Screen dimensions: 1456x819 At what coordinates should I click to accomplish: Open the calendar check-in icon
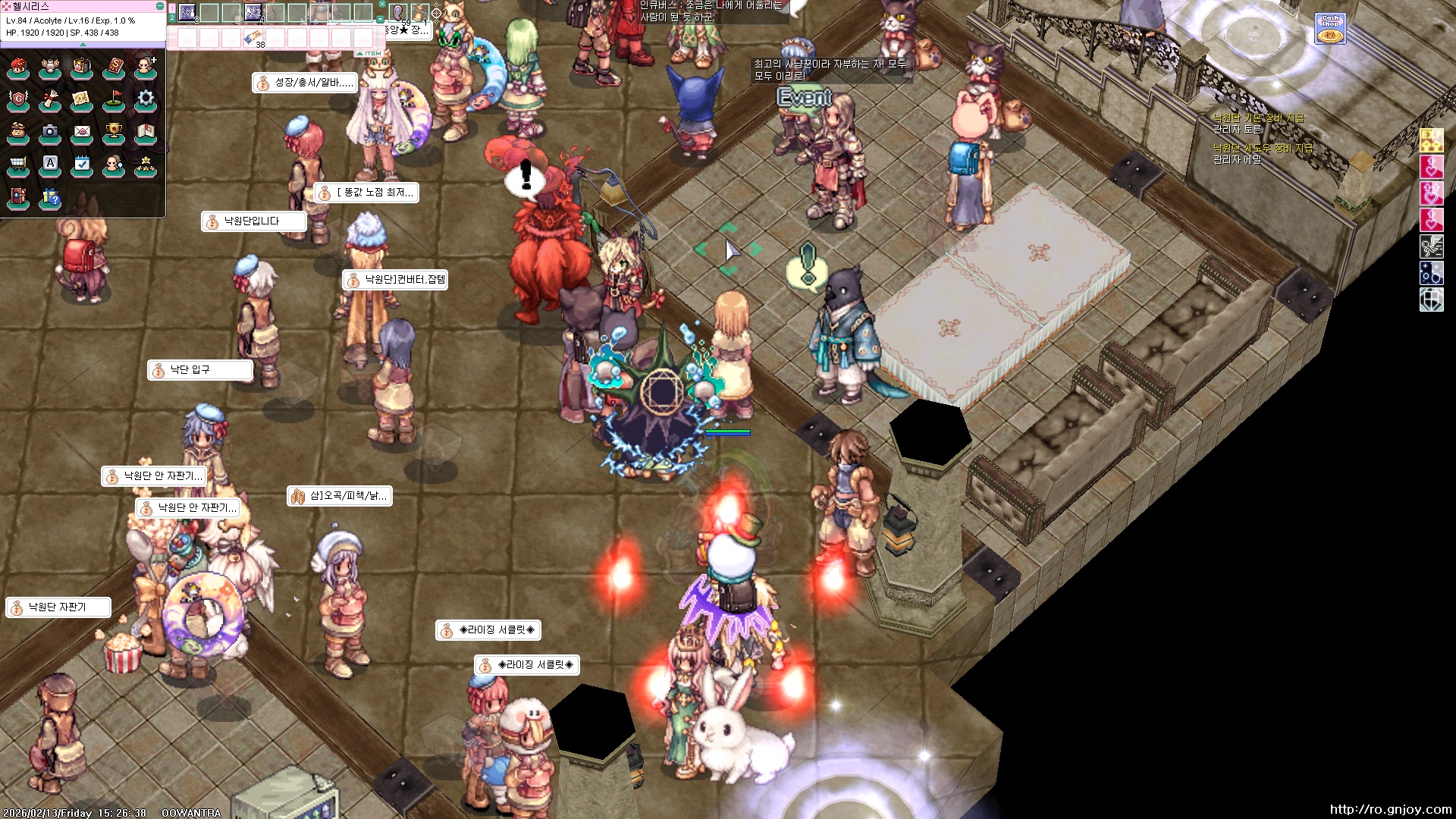tap(82, 165)
